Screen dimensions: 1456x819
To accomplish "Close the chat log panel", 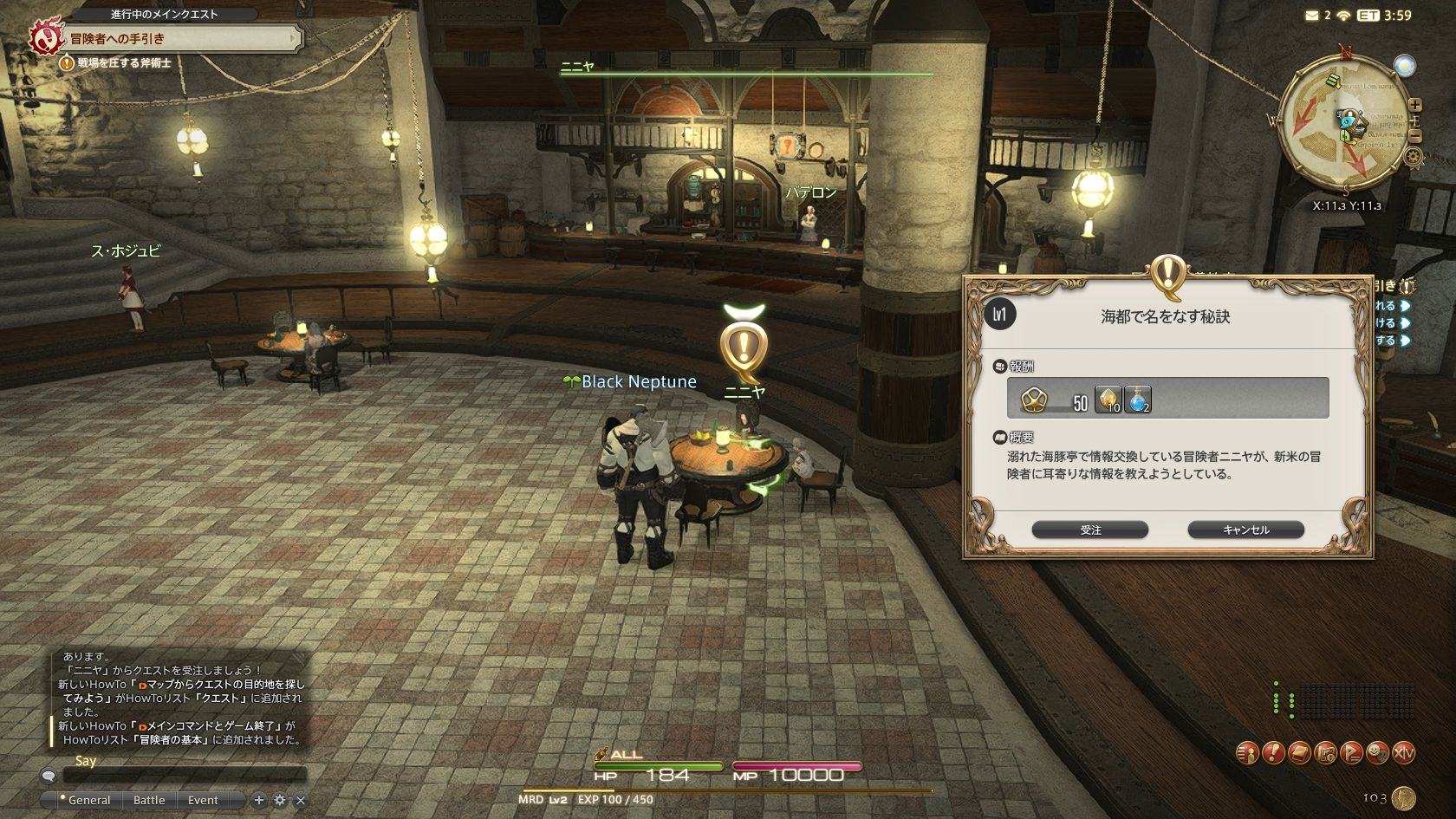I will coord(301,800).
